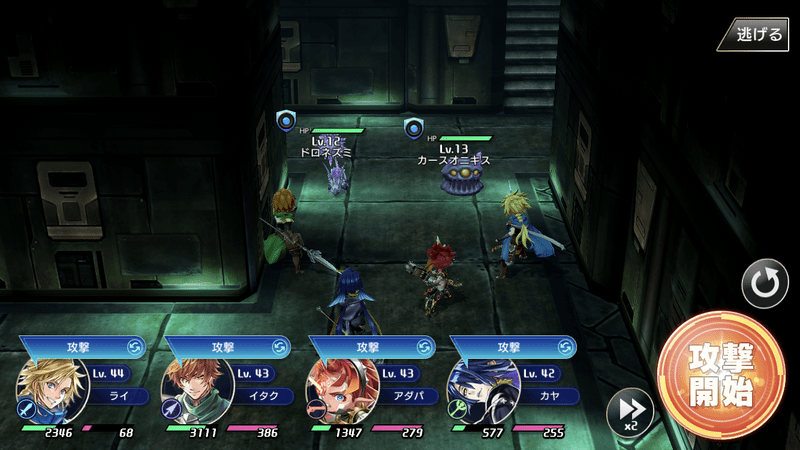Target the ドロネズミ enemy marker

[x=287, y=122]
